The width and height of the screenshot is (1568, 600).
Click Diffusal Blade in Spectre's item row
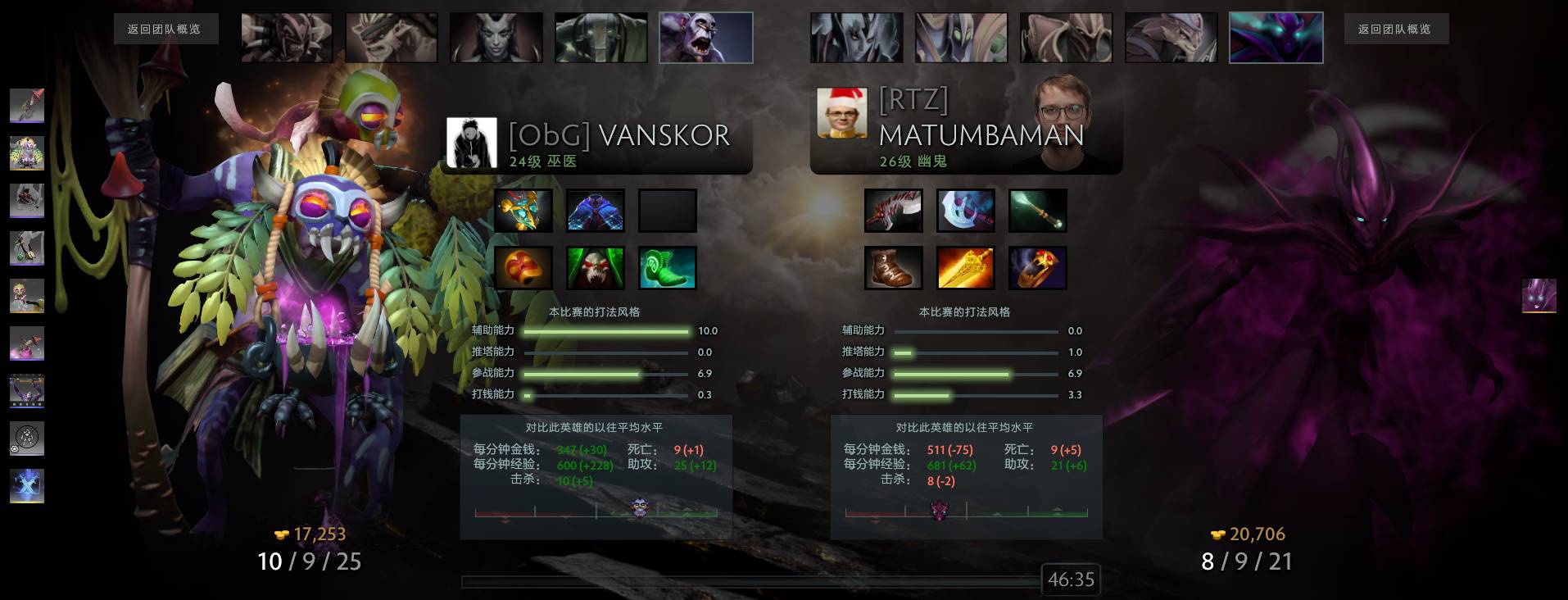tap(965, 211)
